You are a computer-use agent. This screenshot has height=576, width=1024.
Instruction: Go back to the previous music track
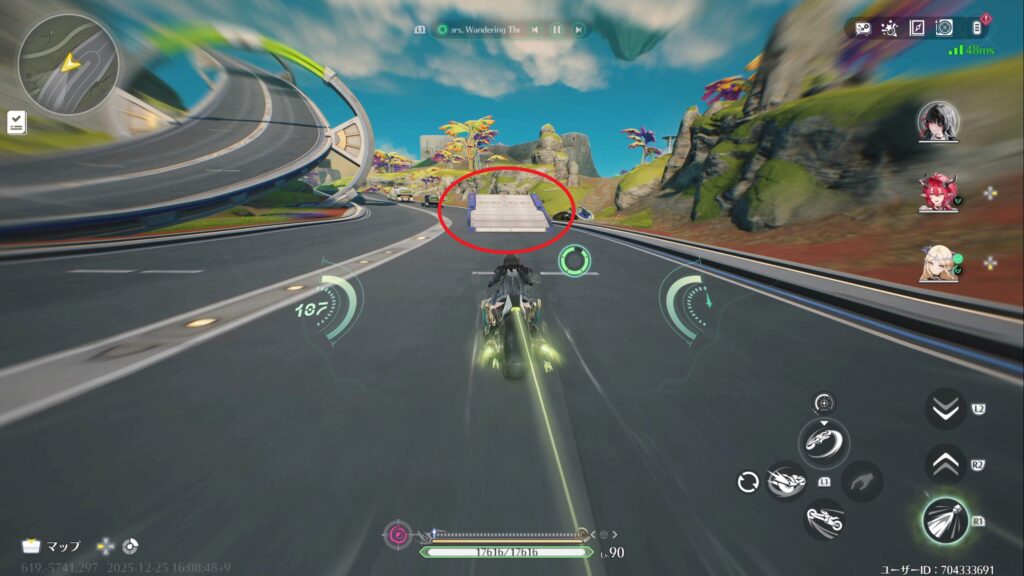pyautogui.click(x=535, y=30)
